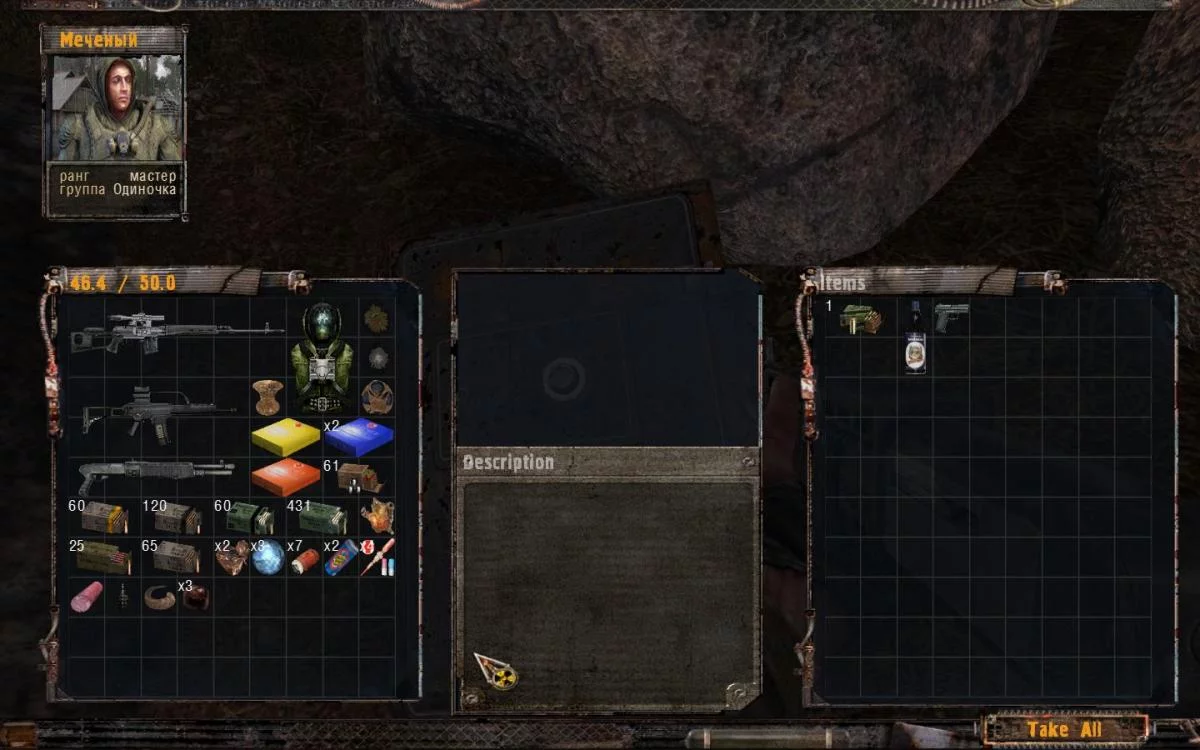The width and height of the screenshot is (1200, 750).
Task: Choose the glowing blue orb artifact
Action: pos(268,556)
